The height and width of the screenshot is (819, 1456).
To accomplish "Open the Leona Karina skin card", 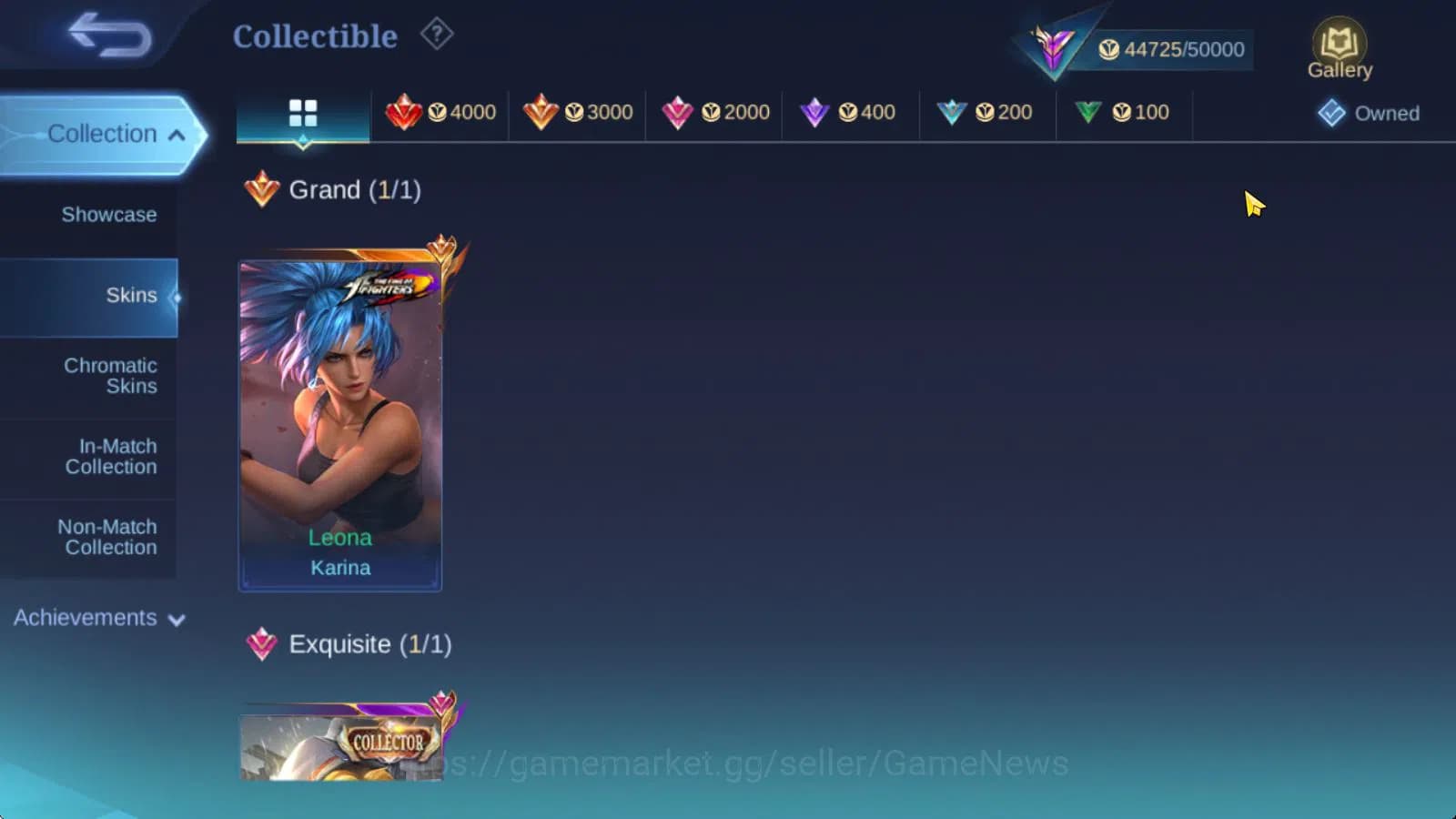I will pos(339,419).
